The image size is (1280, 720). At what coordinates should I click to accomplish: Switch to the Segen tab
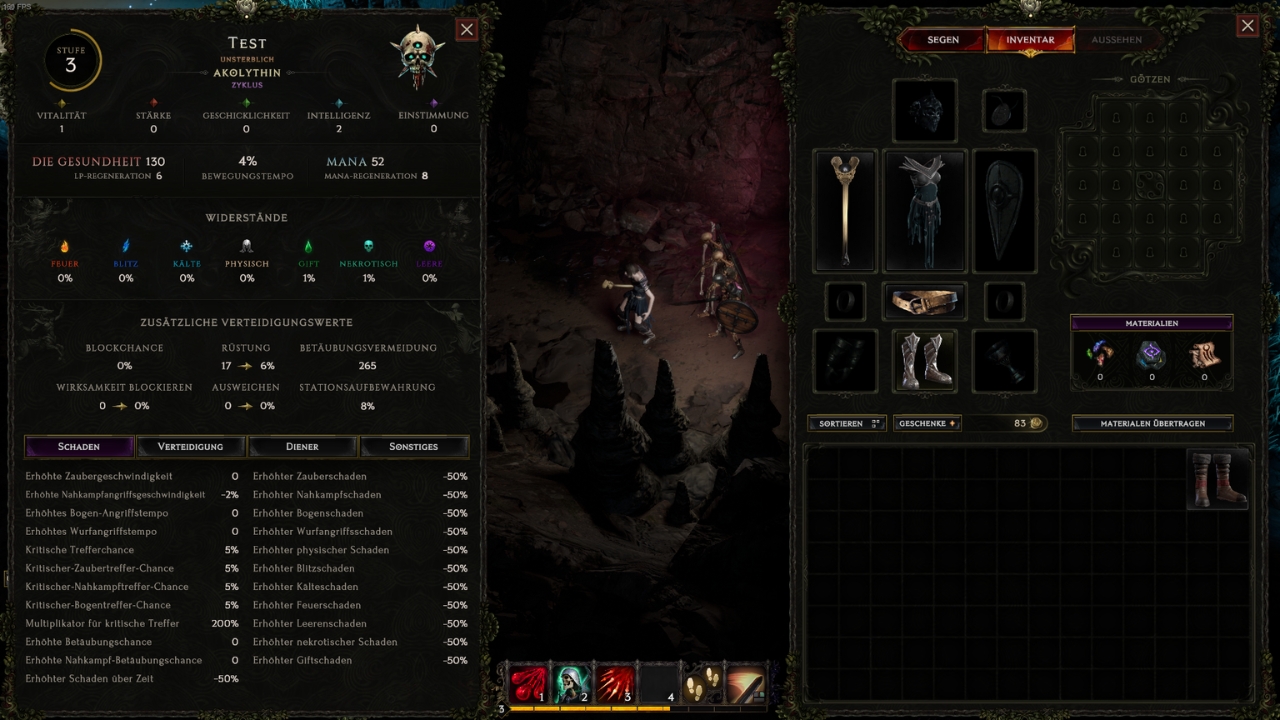tap(942, 40)
